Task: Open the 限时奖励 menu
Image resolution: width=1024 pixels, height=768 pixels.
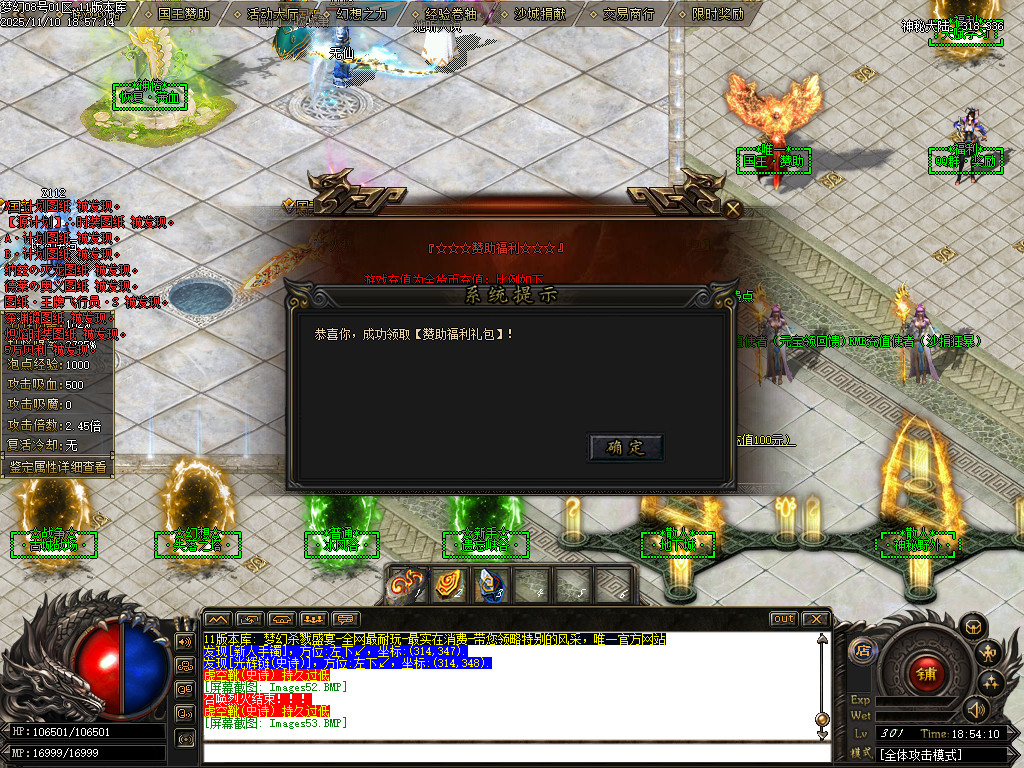Action: tap(718, 14)
